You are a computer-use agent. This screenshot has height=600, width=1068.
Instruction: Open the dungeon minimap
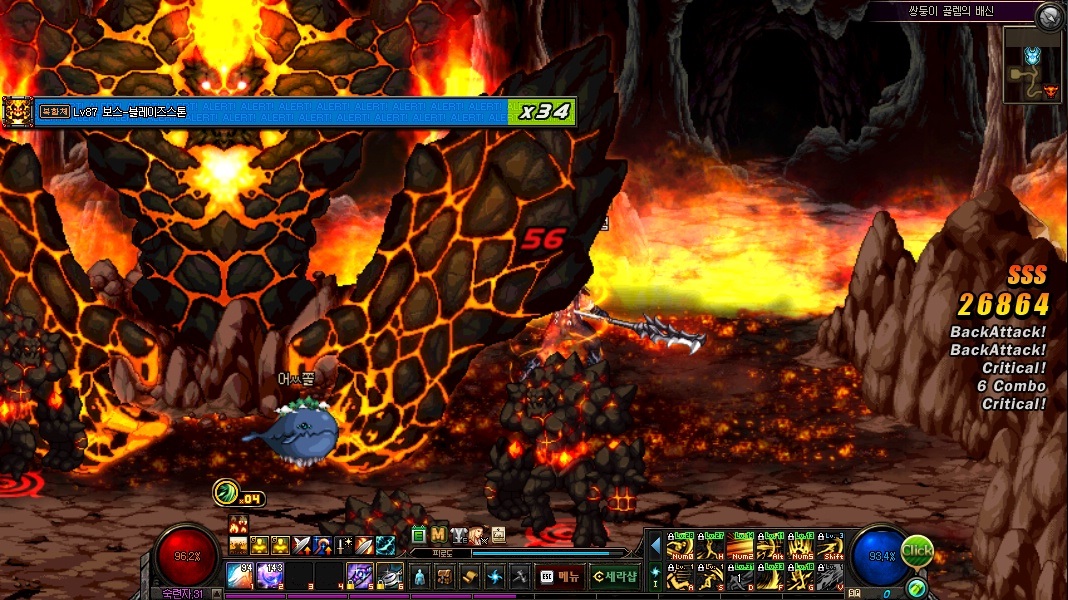[x=1031, y=64]
